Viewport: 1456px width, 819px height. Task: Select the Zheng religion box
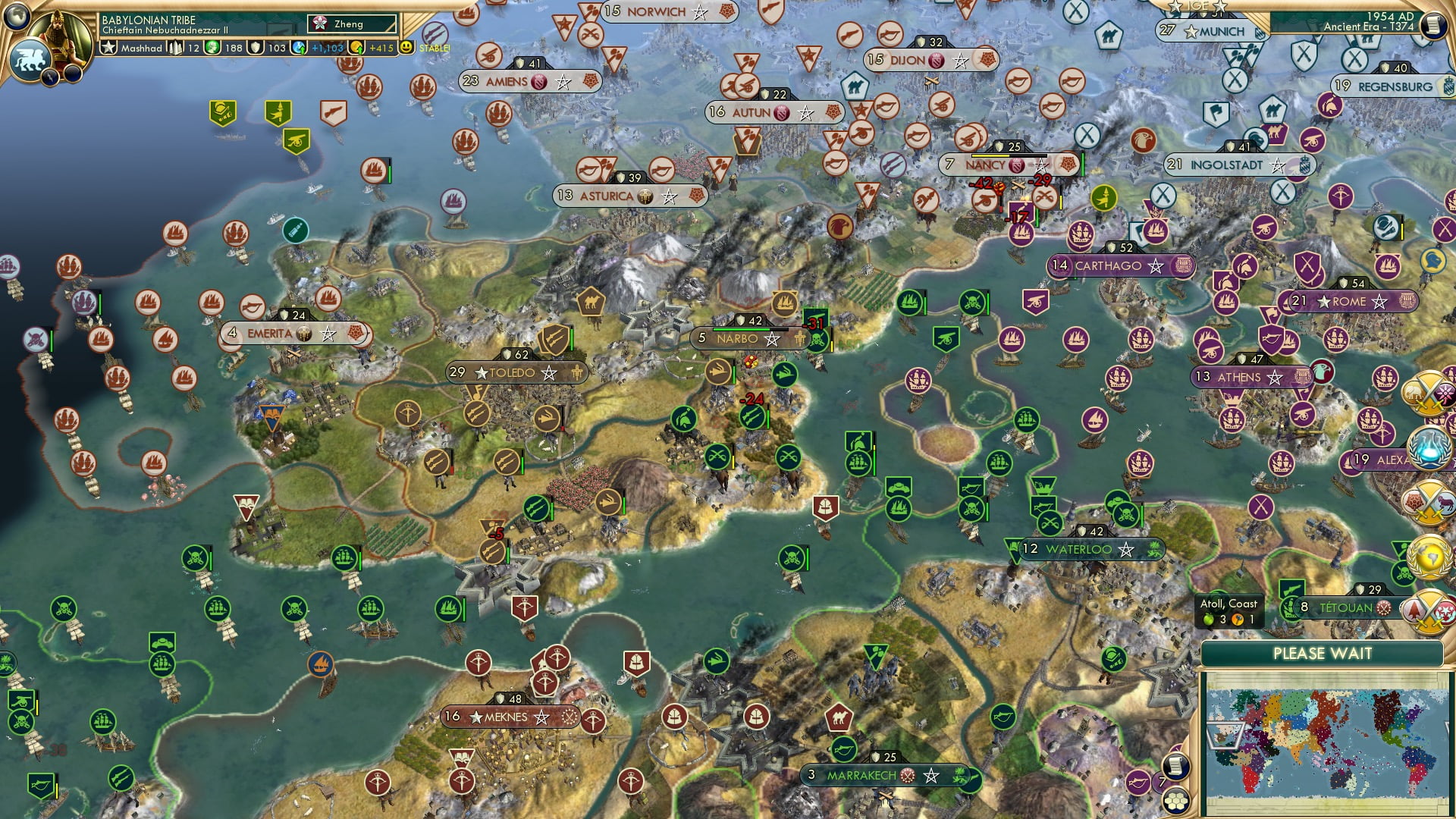point(352,24)
